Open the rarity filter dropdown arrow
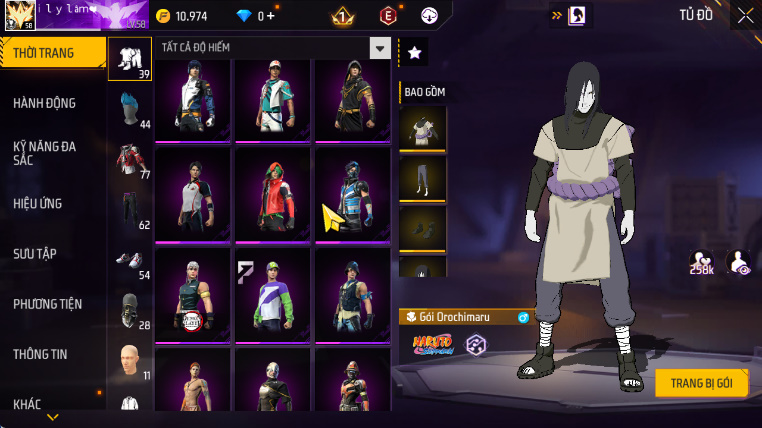 click(380, 48)
